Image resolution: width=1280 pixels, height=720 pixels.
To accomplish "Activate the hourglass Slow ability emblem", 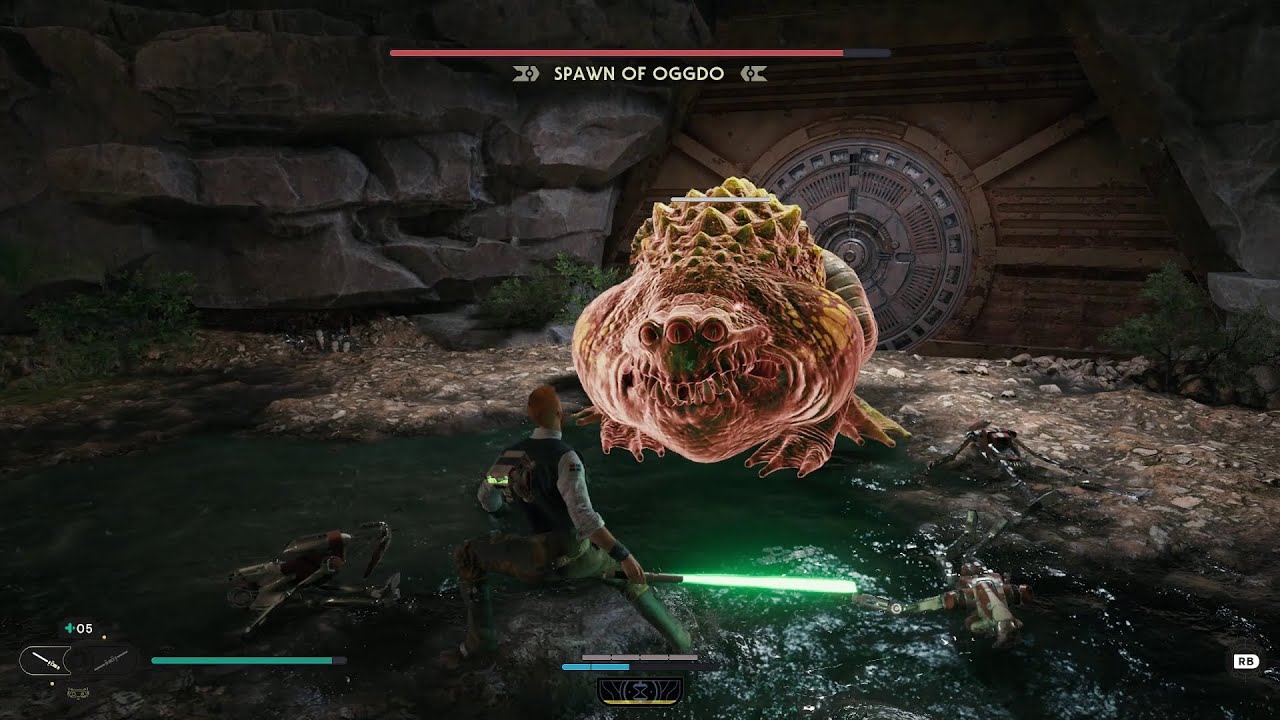I will pos(640,690).
